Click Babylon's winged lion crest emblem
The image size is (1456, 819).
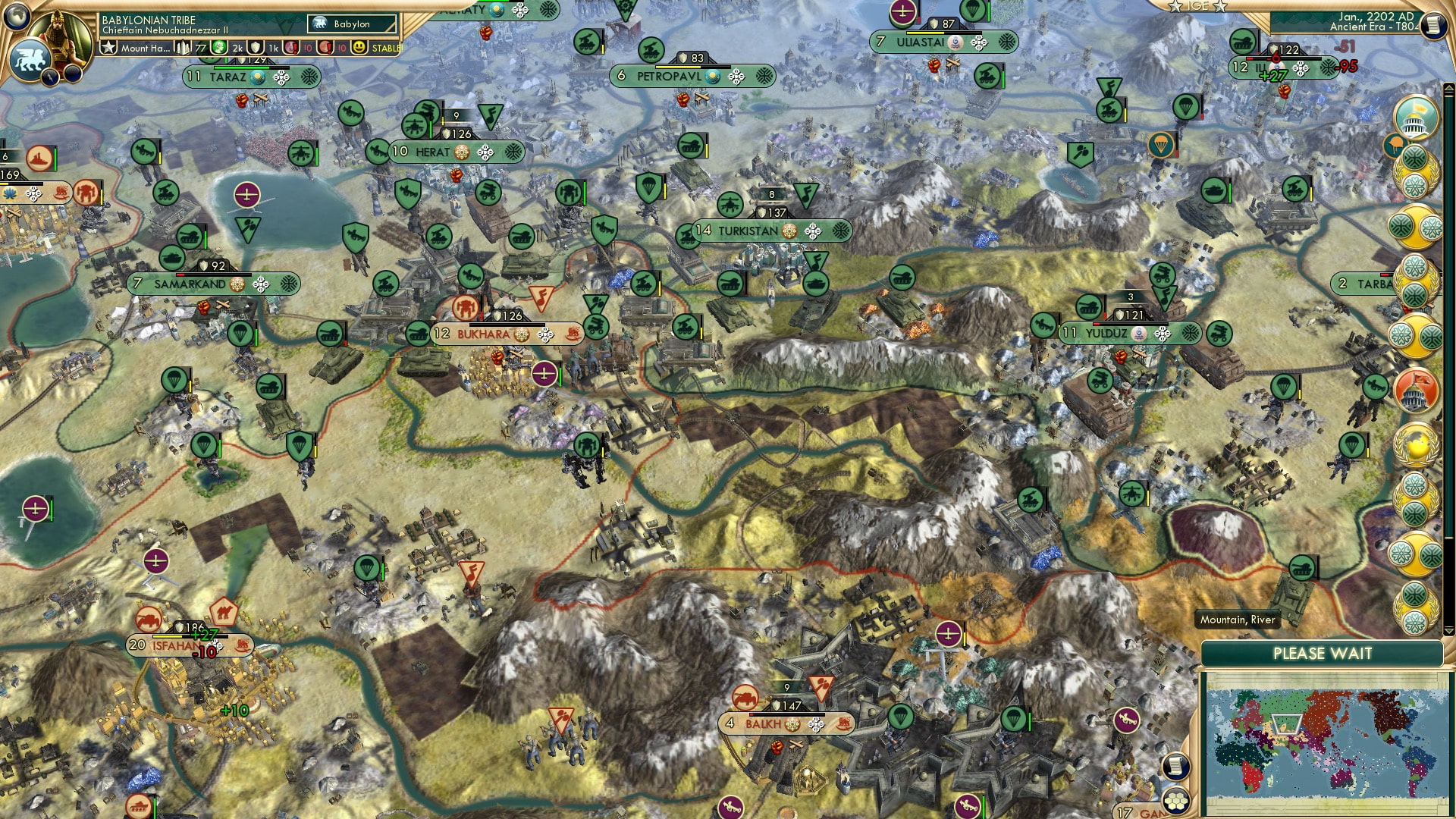[31, 61]
